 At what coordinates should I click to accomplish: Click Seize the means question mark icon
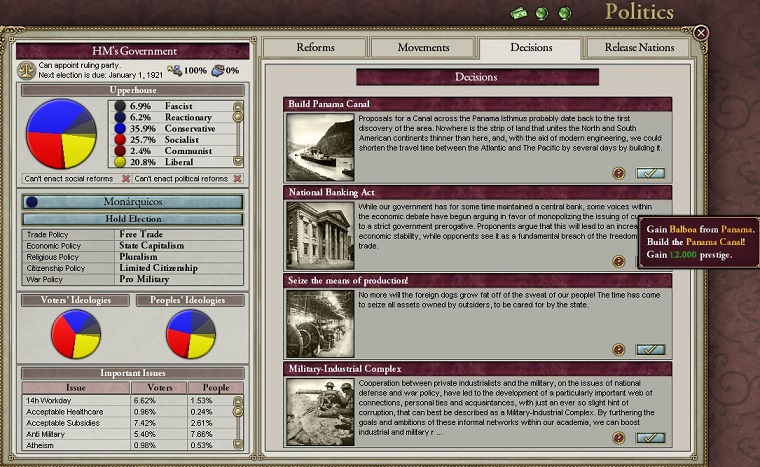click(619, 349)
